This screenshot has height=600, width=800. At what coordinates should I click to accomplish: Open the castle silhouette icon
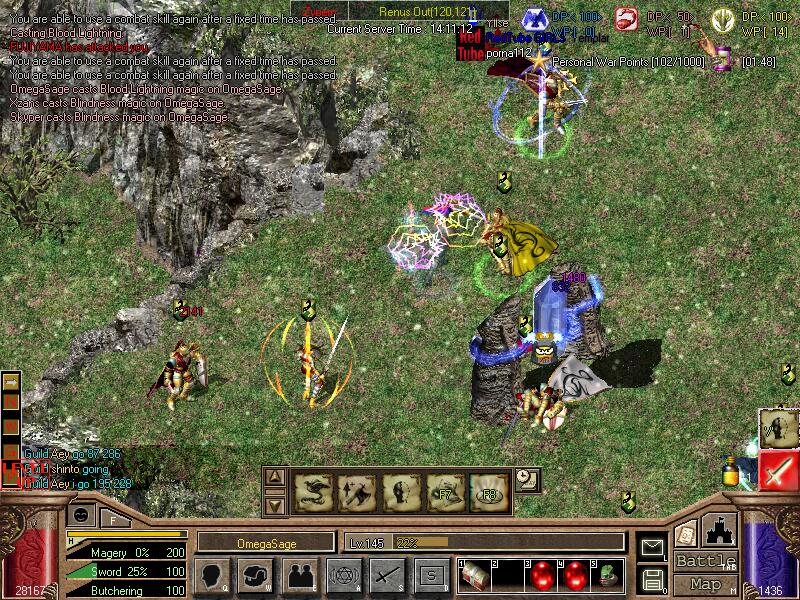tap(720, 531)
